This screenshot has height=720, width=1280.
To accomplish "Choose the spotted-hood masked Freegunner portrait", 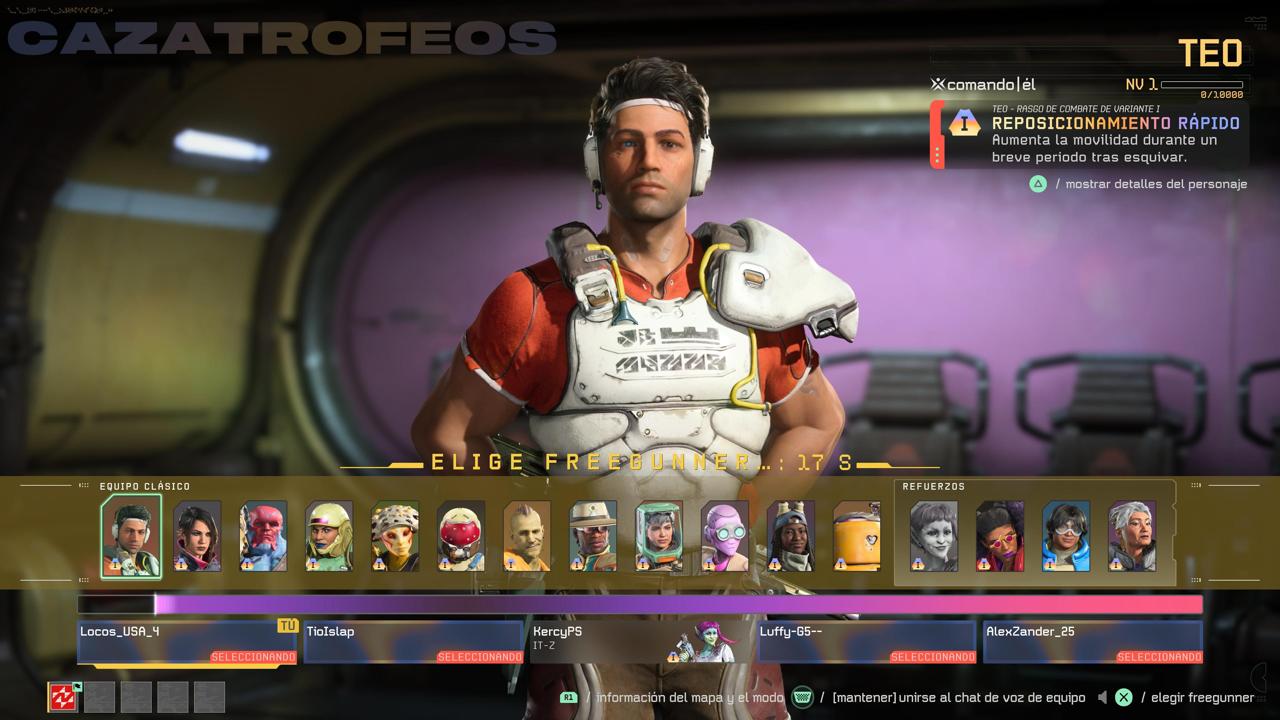I will pyautogui.click(x=395, y=536).
